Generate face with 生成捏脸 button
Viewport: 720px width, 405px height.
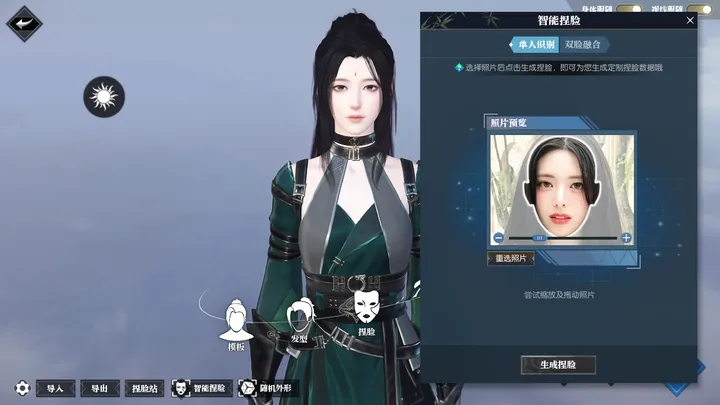(558, 365)
